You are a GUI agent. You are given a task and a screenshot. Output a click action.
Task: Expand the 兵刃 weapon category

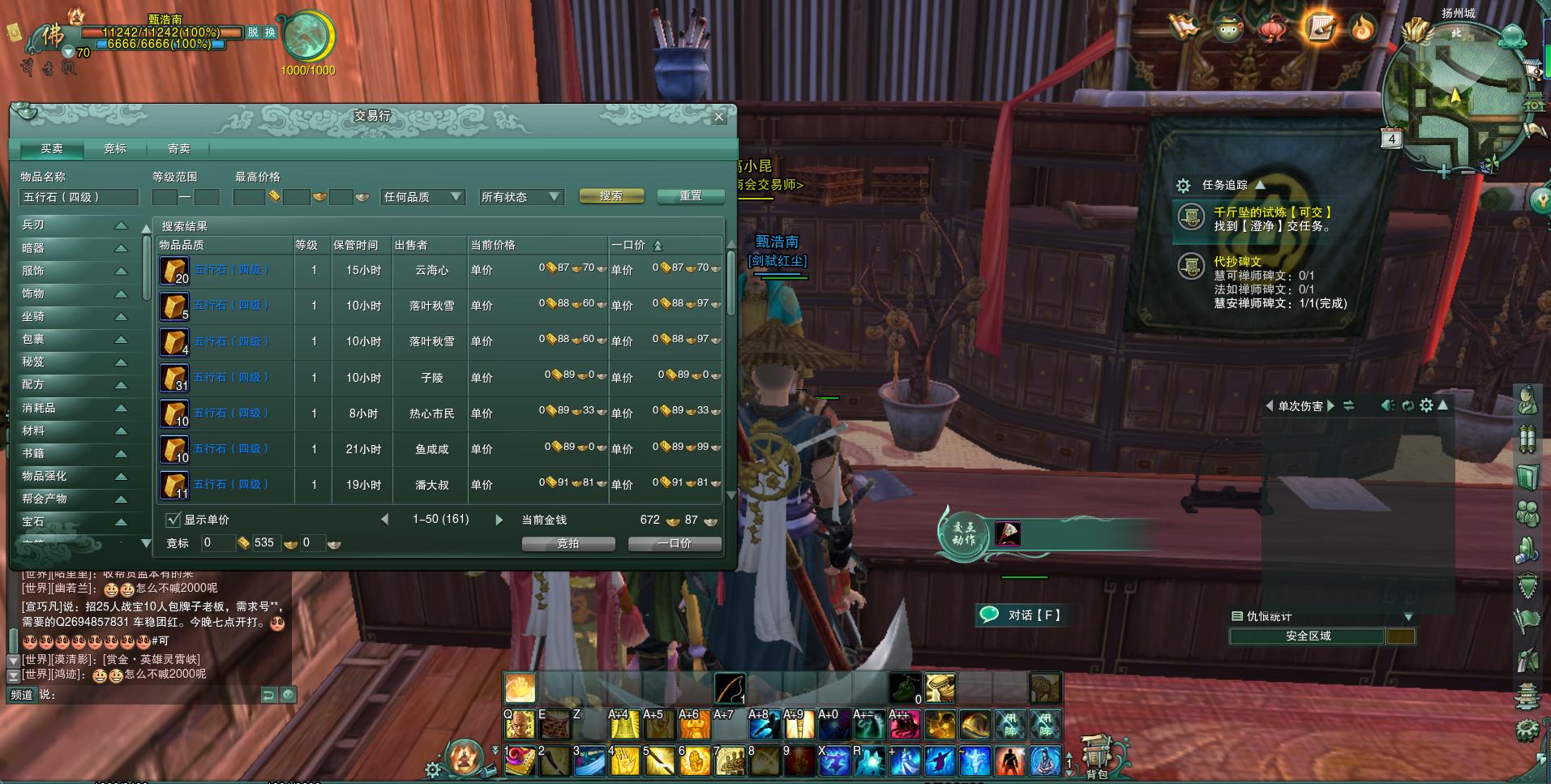click(75, 225)
